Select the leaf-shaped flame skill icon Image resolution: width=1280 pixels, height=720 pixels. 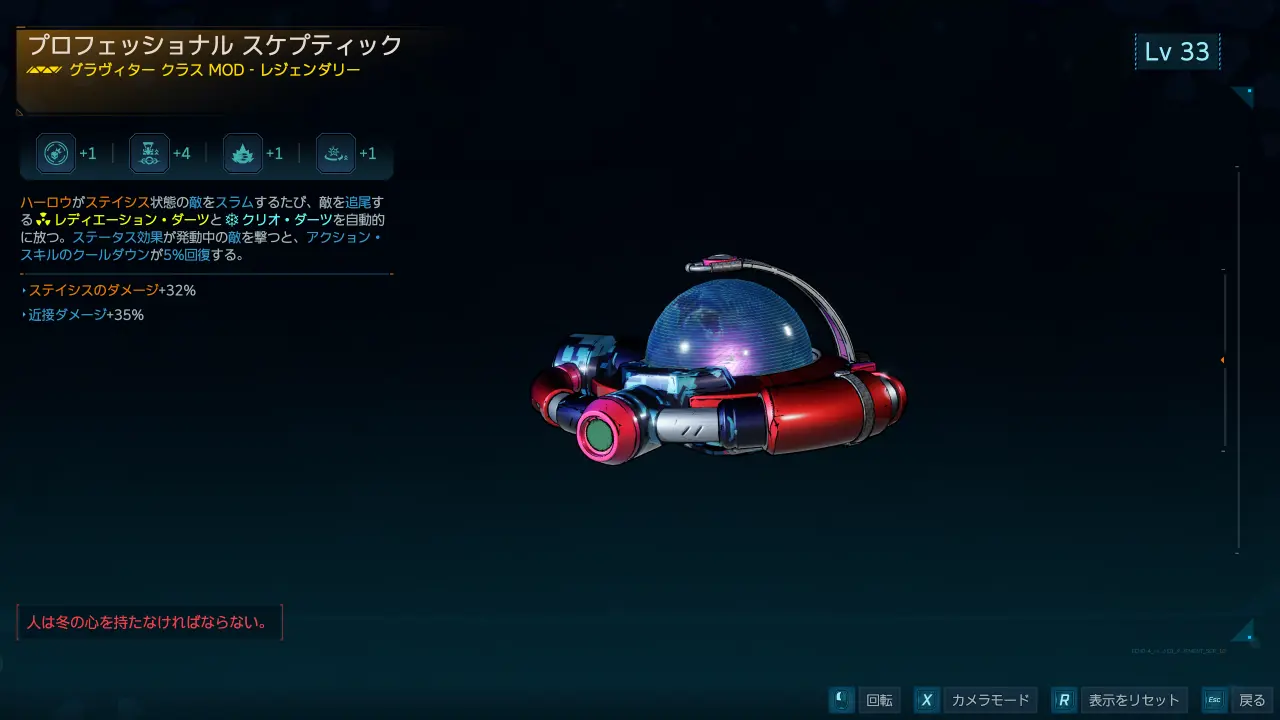243,154
